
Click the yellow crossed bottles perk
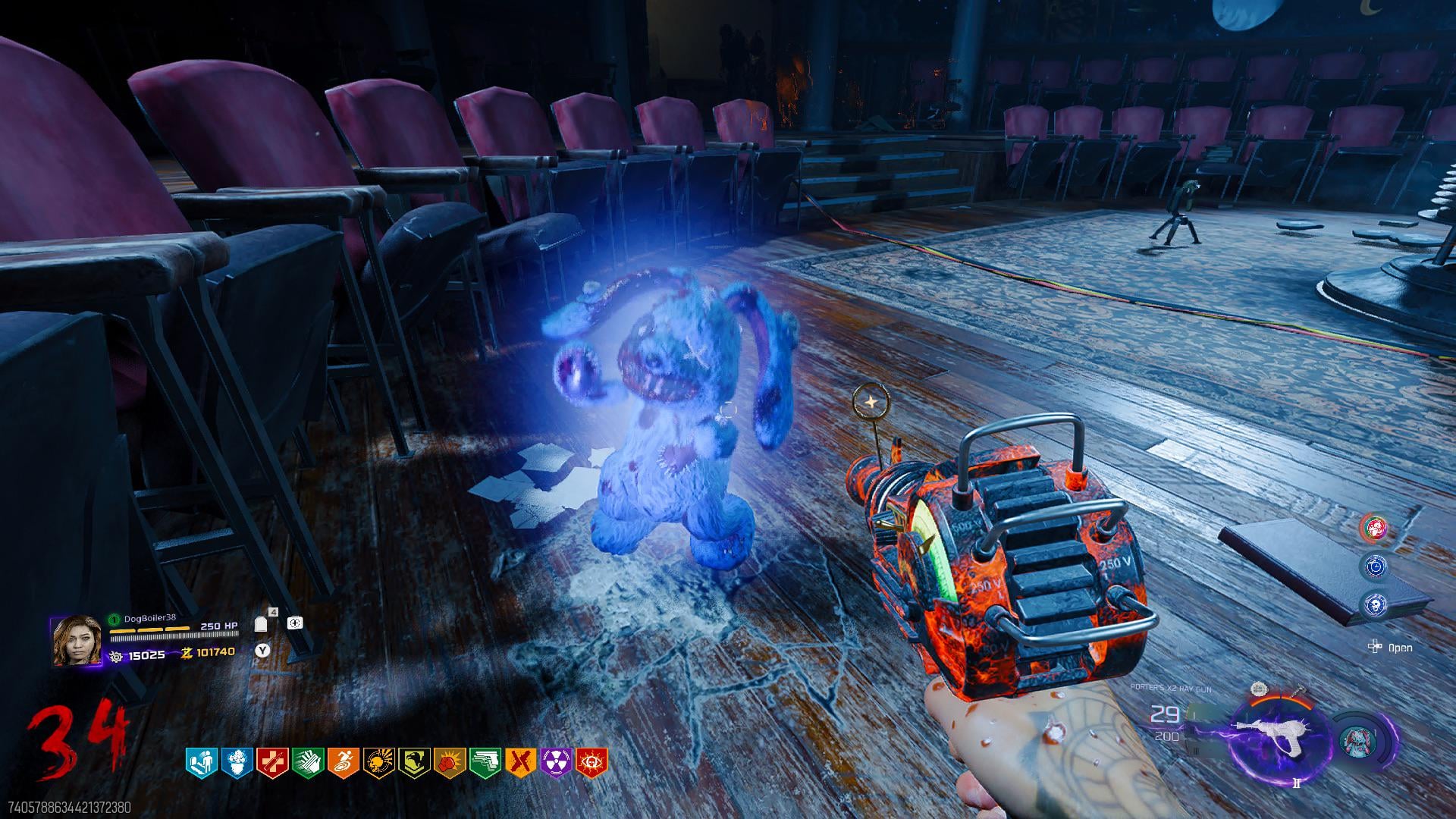pyautogui.click(x=520, y=761)
